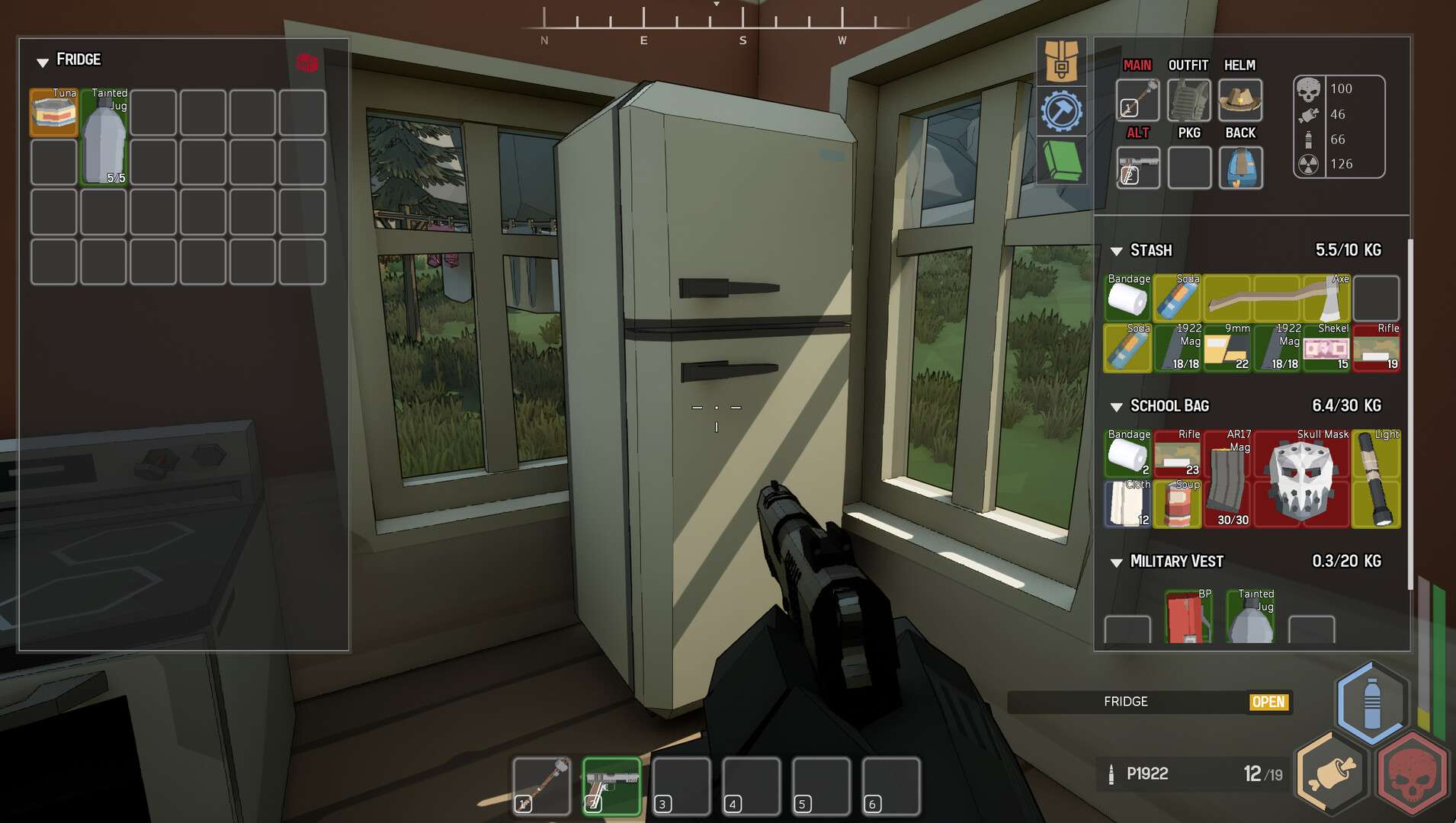Viewport: 1456px width, 823px height.
Task: Collapse the Stash section
Action: tap(1117, 251)
